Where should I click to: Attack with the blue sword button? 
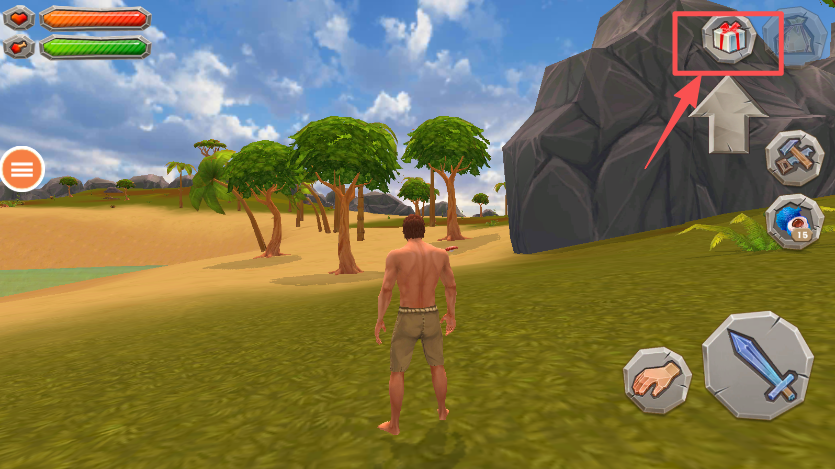click(x=757, y=365)
